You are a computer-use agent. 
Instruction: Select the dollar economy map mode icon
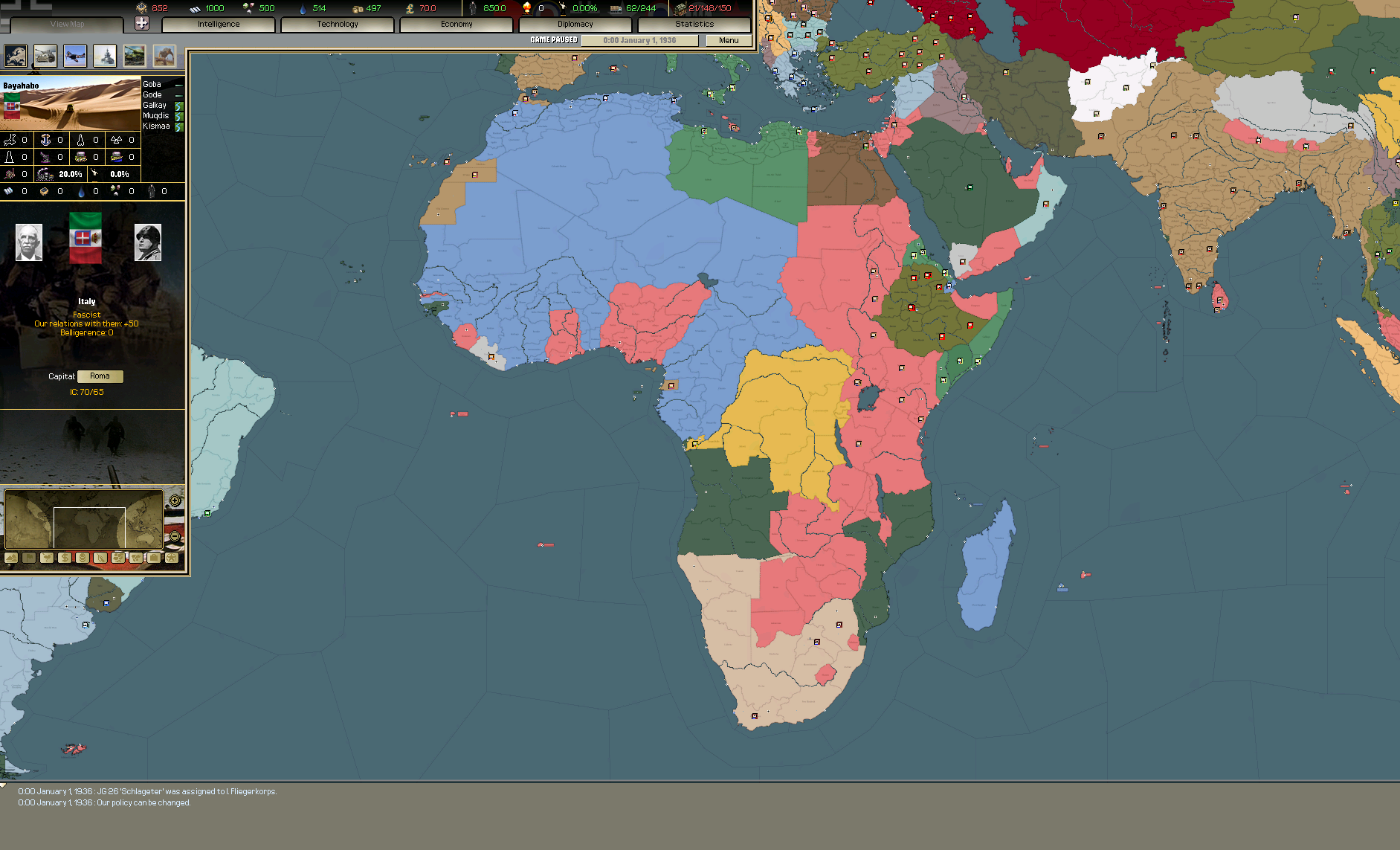tap(63, 558)
